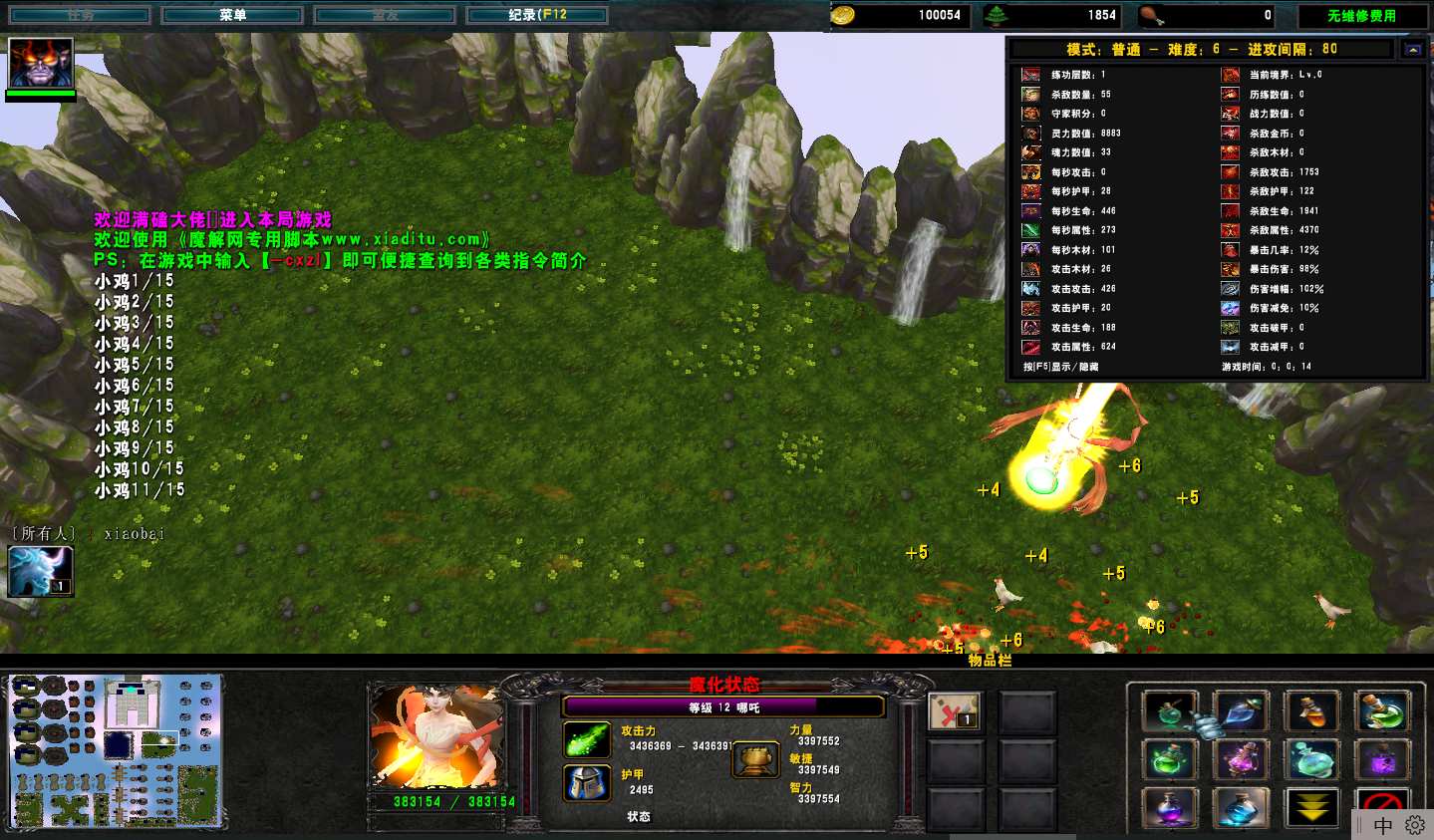Click the minimap
This screenshot has height=840, width=1434.
click(116, 751)
